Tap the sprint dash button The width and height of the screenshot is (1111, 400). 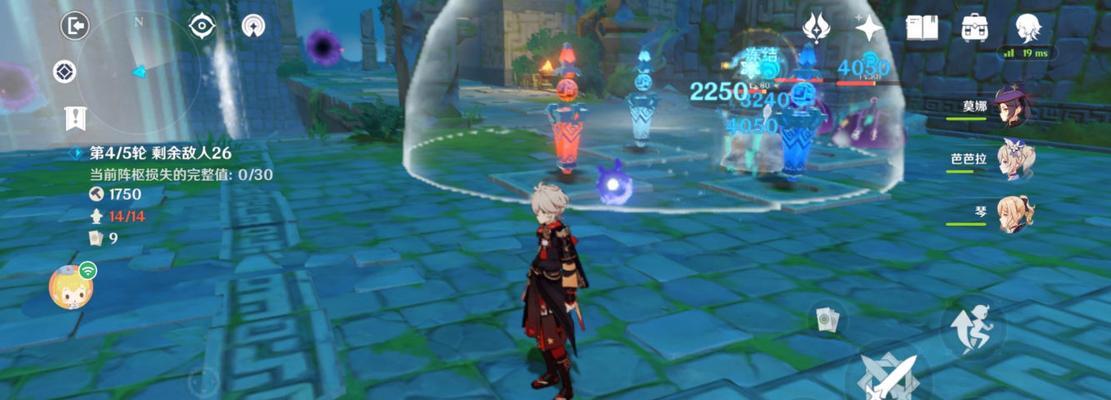(x=966, y=328)
